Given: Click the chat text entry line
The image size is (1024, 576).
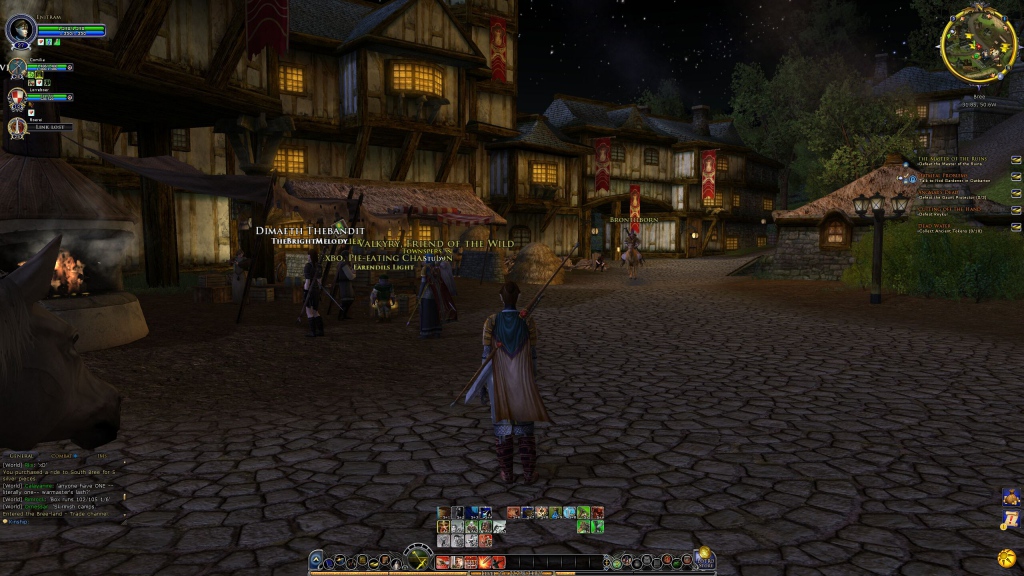Looking at the screenshot, I should 60,521.
